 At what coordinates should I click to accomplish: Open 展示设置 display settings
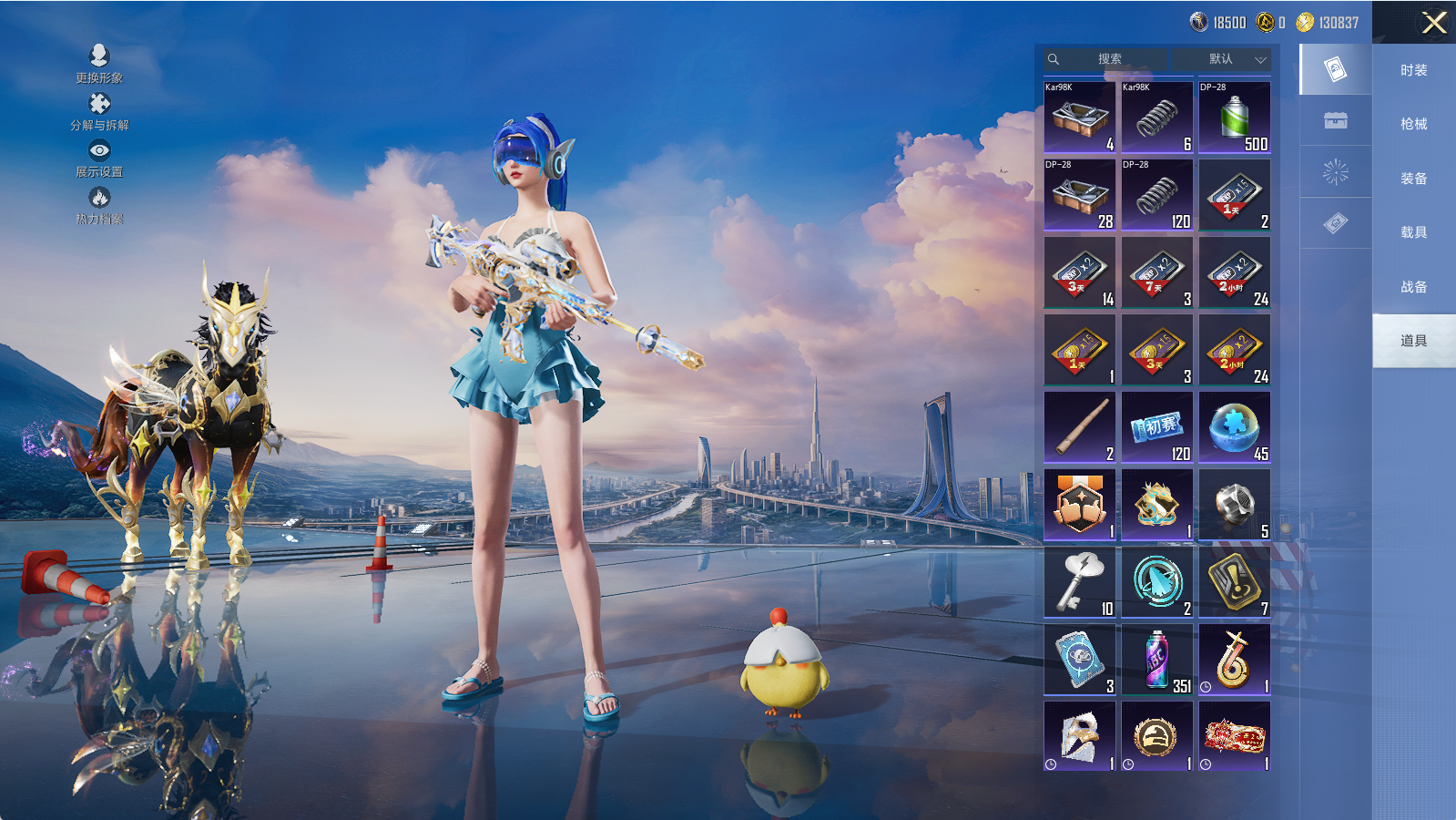(99, 159)
